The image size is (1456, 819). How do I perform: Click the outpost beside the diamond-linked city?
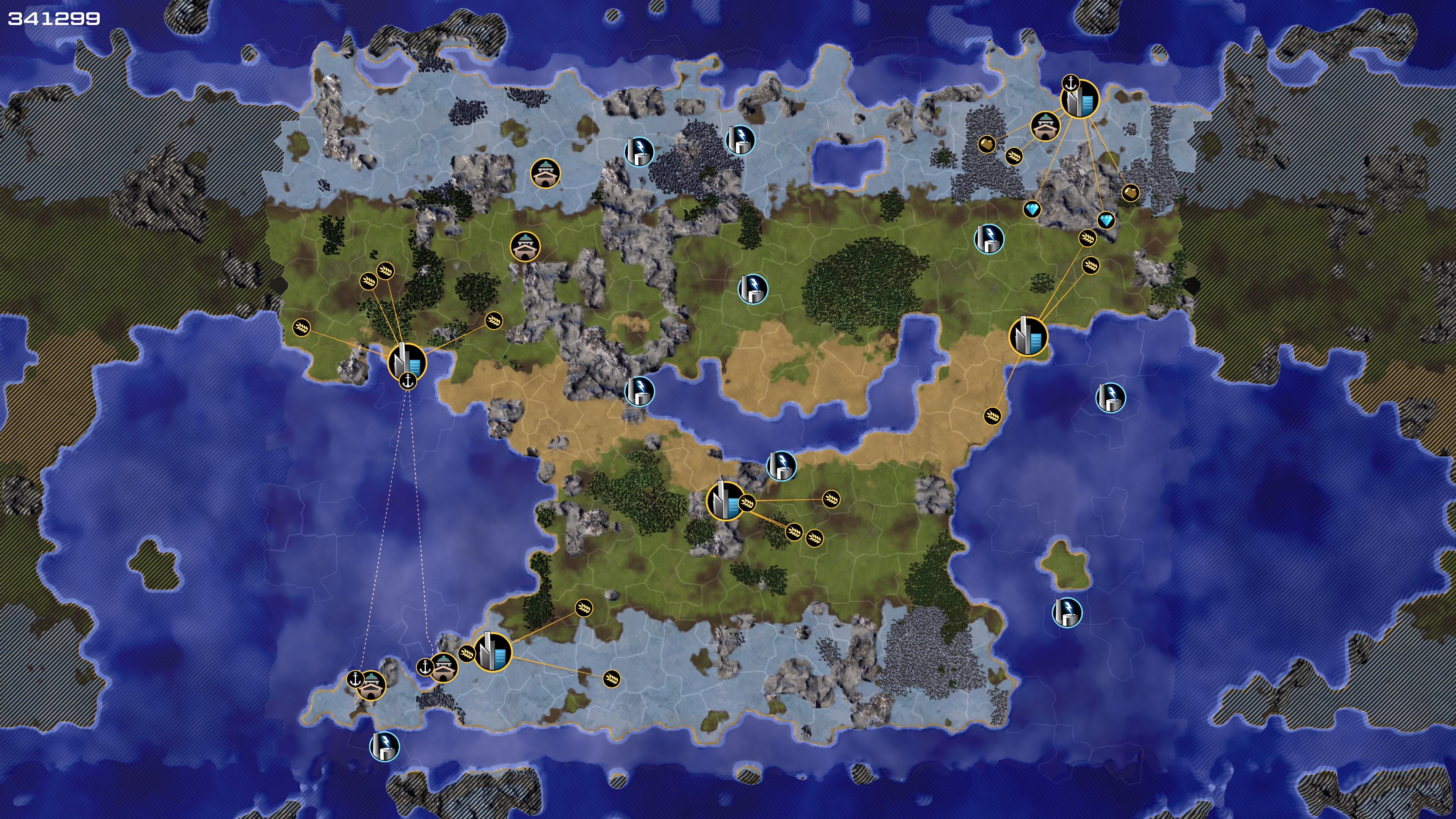pyautogui.click(x=1045, y=127)
